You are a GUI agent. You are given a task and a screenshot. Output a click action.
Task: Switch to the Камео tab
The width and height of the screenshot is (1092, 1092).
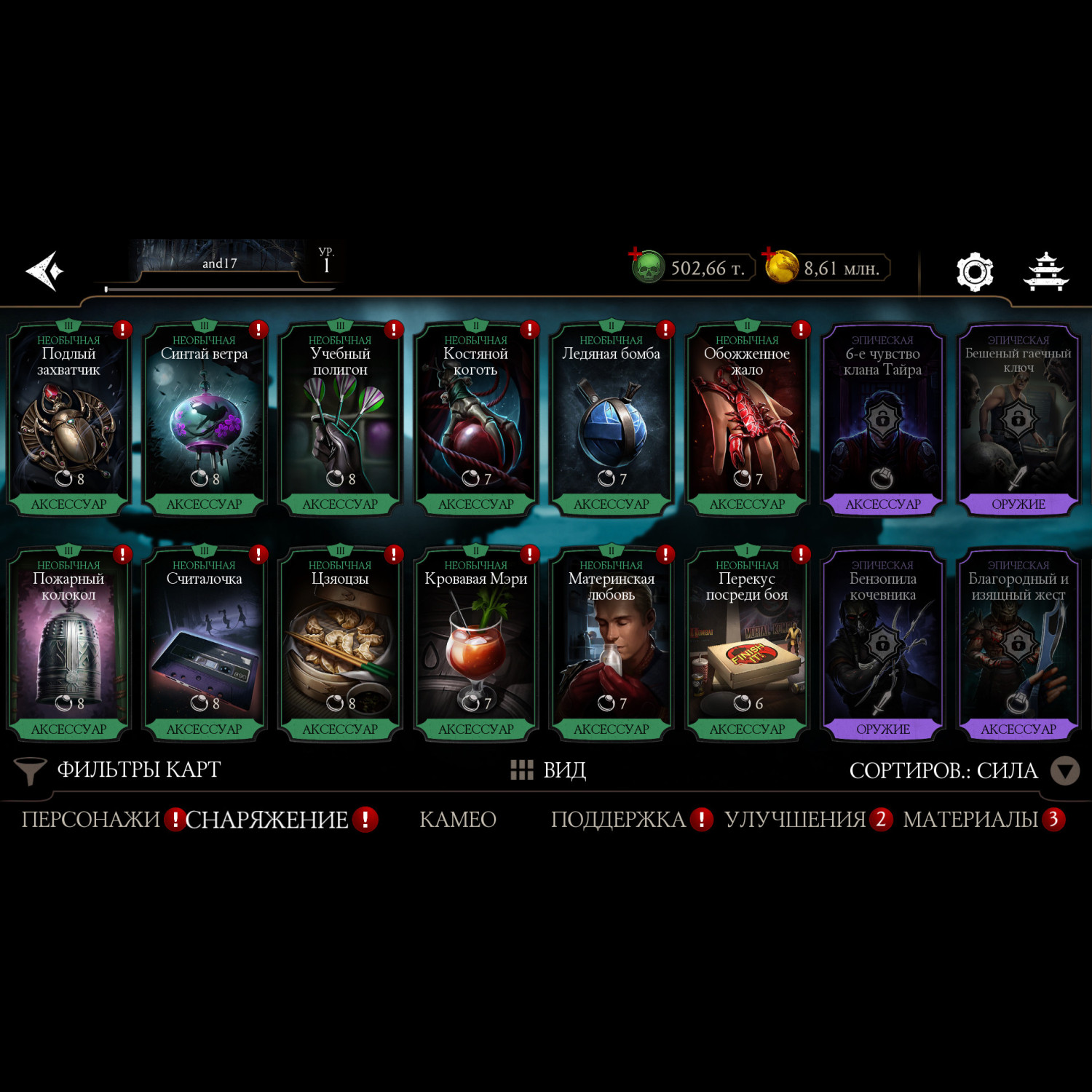[458, 820]
